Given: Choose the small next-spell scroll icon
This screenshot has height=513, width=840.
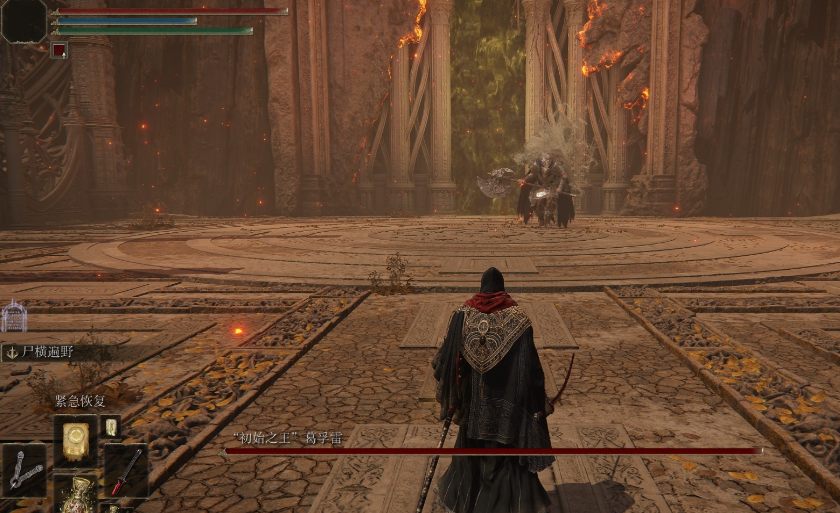Looking at the screenshot, I should pyautogui.click(x=109, y=427).
